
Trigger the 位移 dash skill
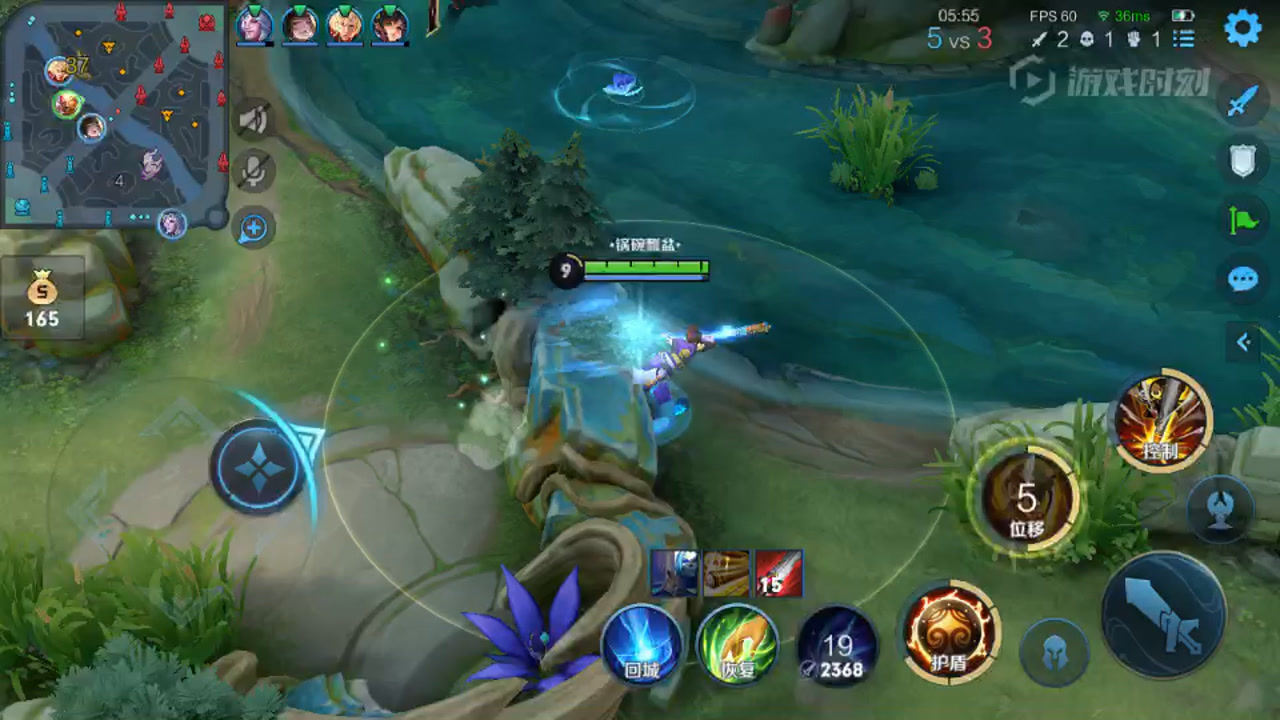click(x=1027, y=498)
